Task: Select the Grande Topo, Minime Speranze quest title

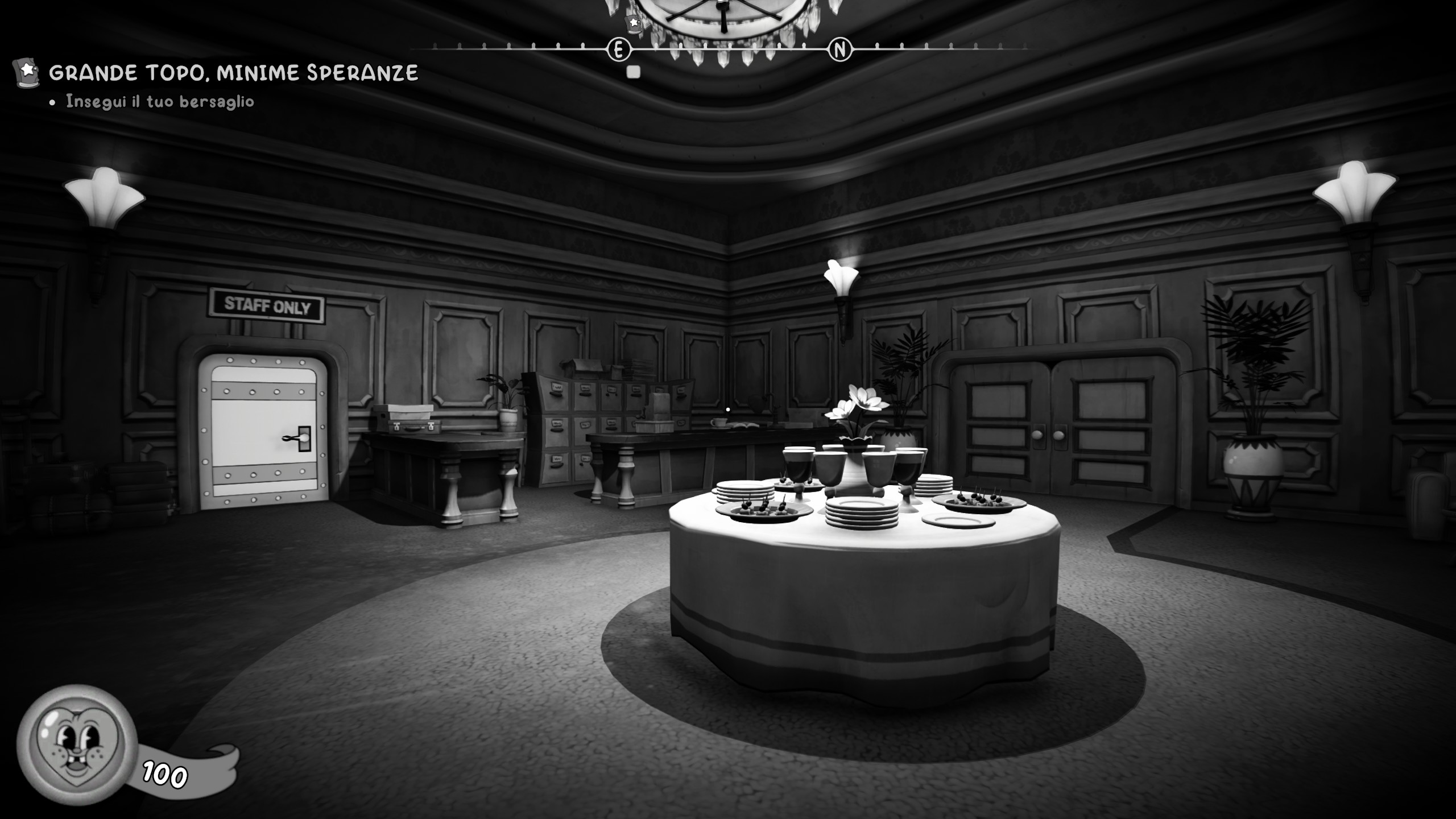Action: (x=233, y=73)
